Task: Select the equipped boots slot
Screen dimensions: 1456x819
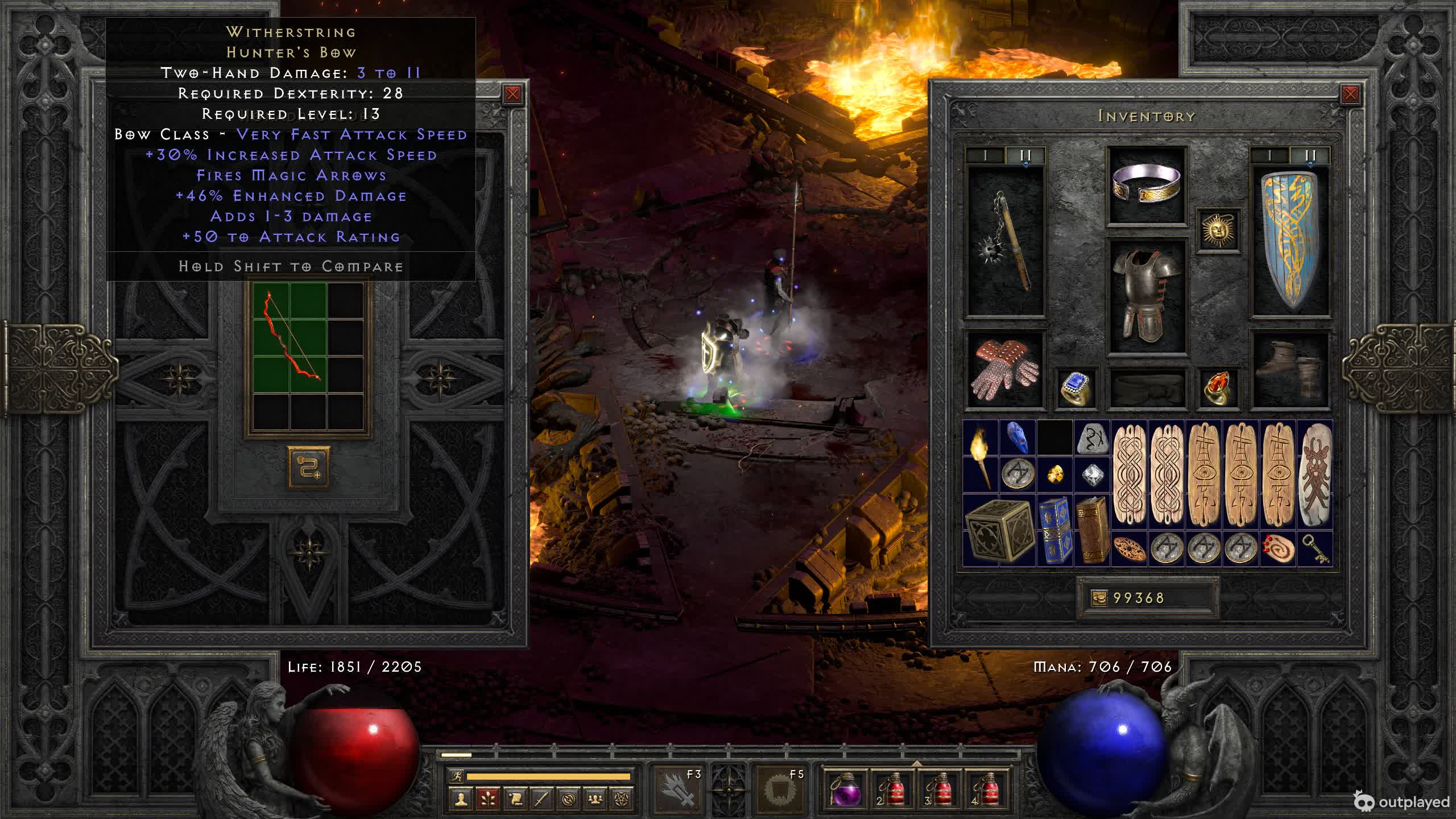Action: [1290, 370]
